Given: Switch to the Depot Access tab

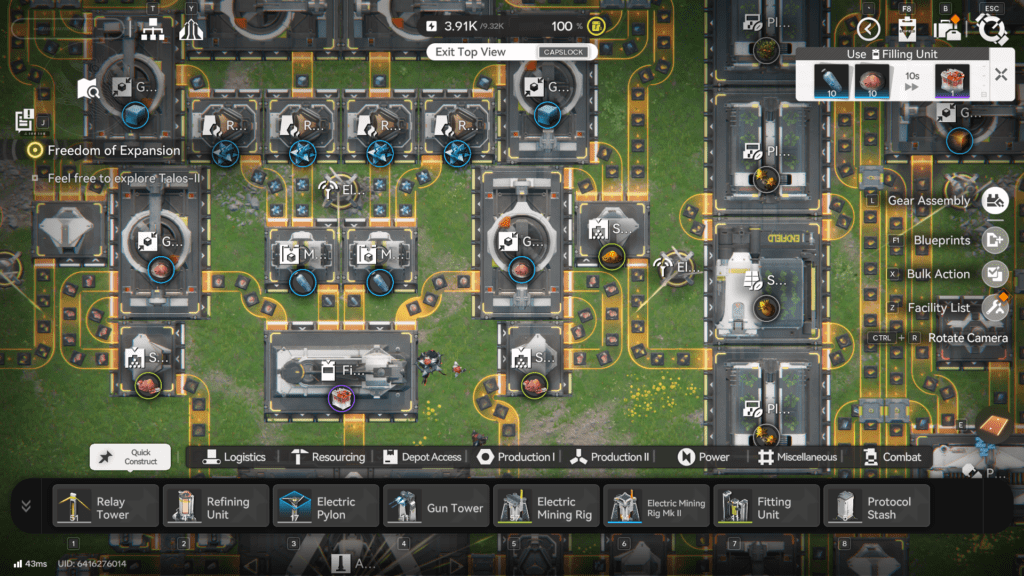Looking at the screenshot, I should pyautogui.click(x=422, y=457).
